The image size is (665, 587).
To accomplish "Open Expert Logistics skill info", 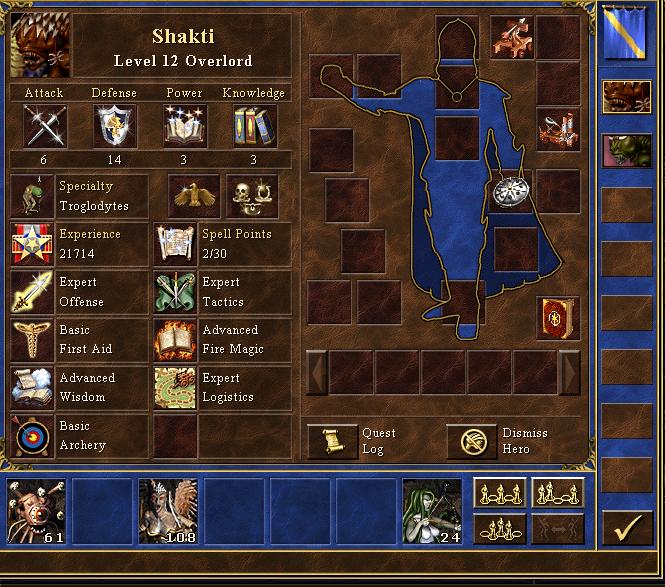I will click(x=174, y=387).
